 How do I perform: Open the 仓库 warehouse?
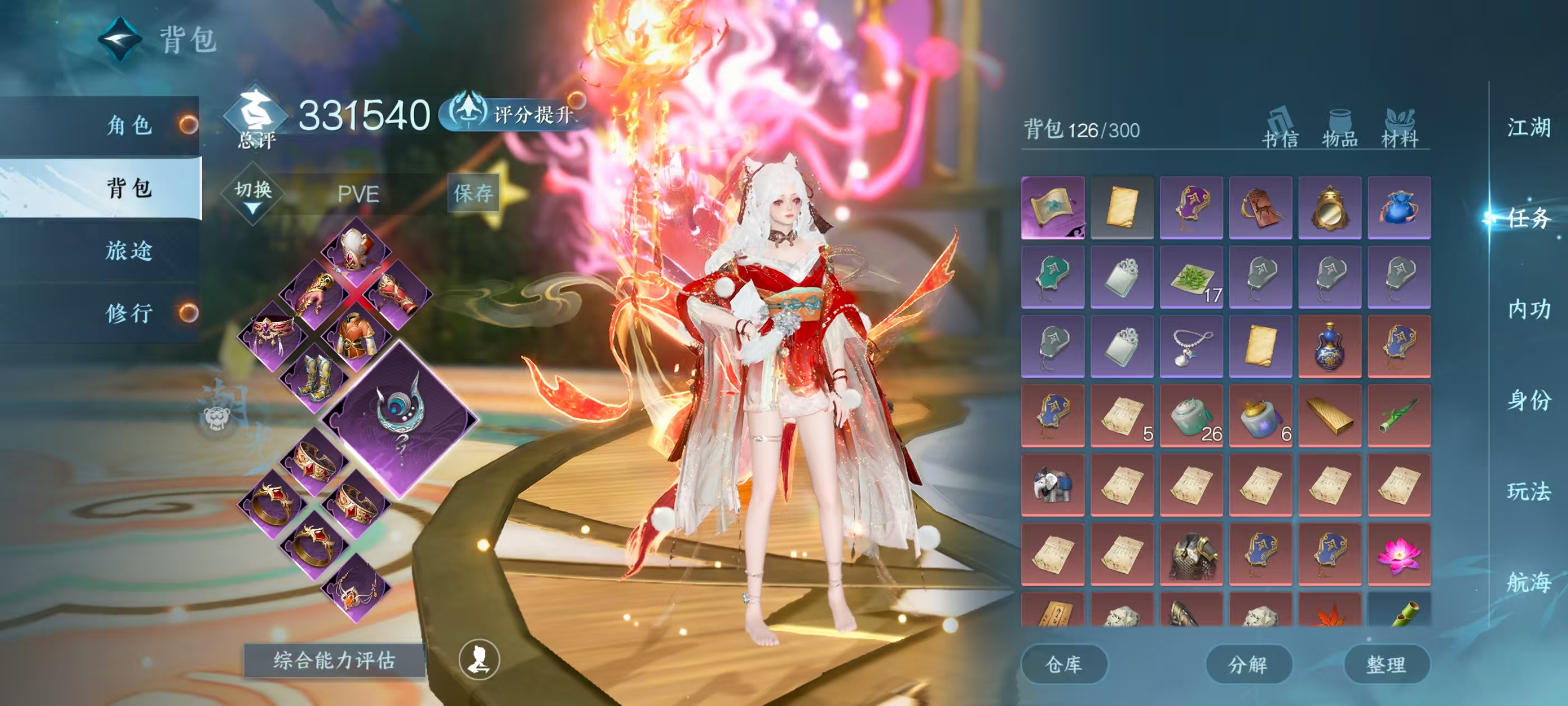coord(1063,664)
